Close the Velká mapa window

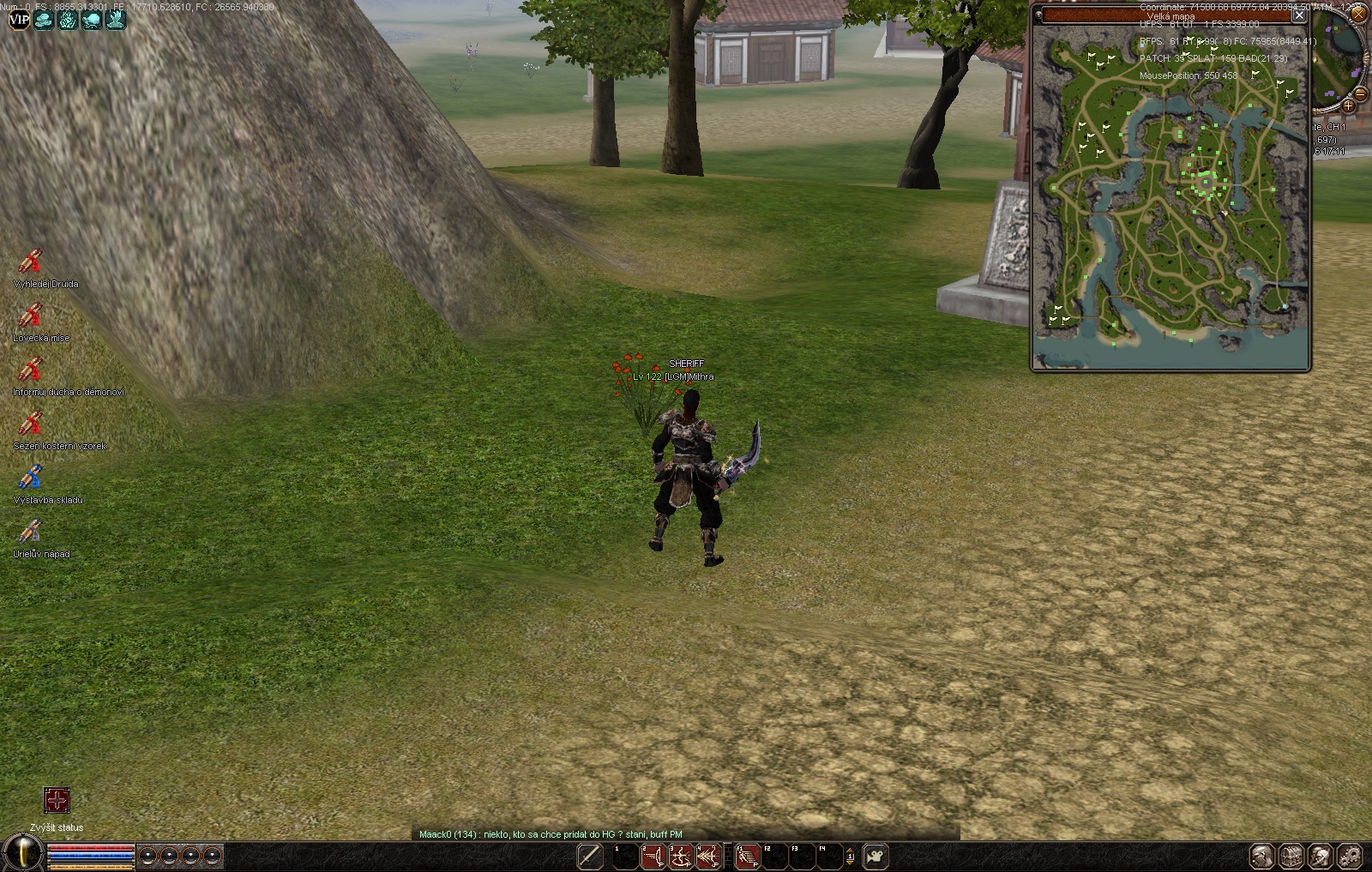(1299, 15)
